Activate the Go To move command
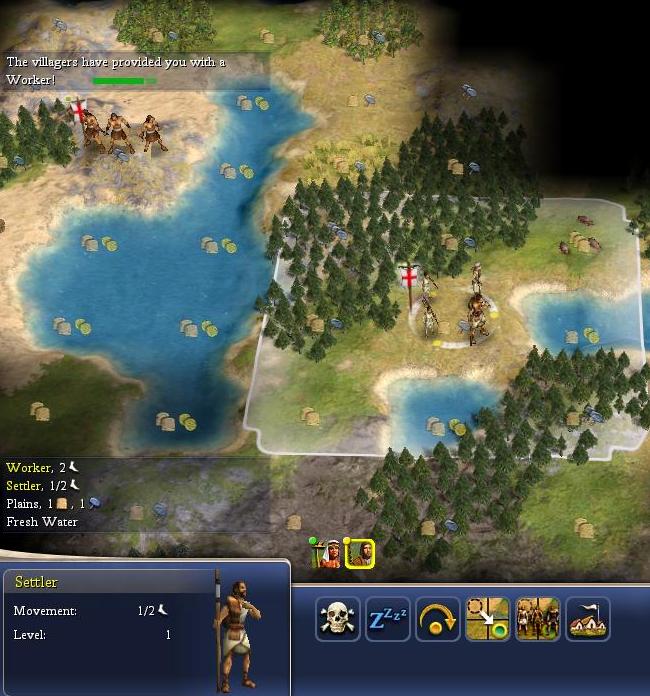The width and height of the screenshot is (650, 696). click(488, 619)
